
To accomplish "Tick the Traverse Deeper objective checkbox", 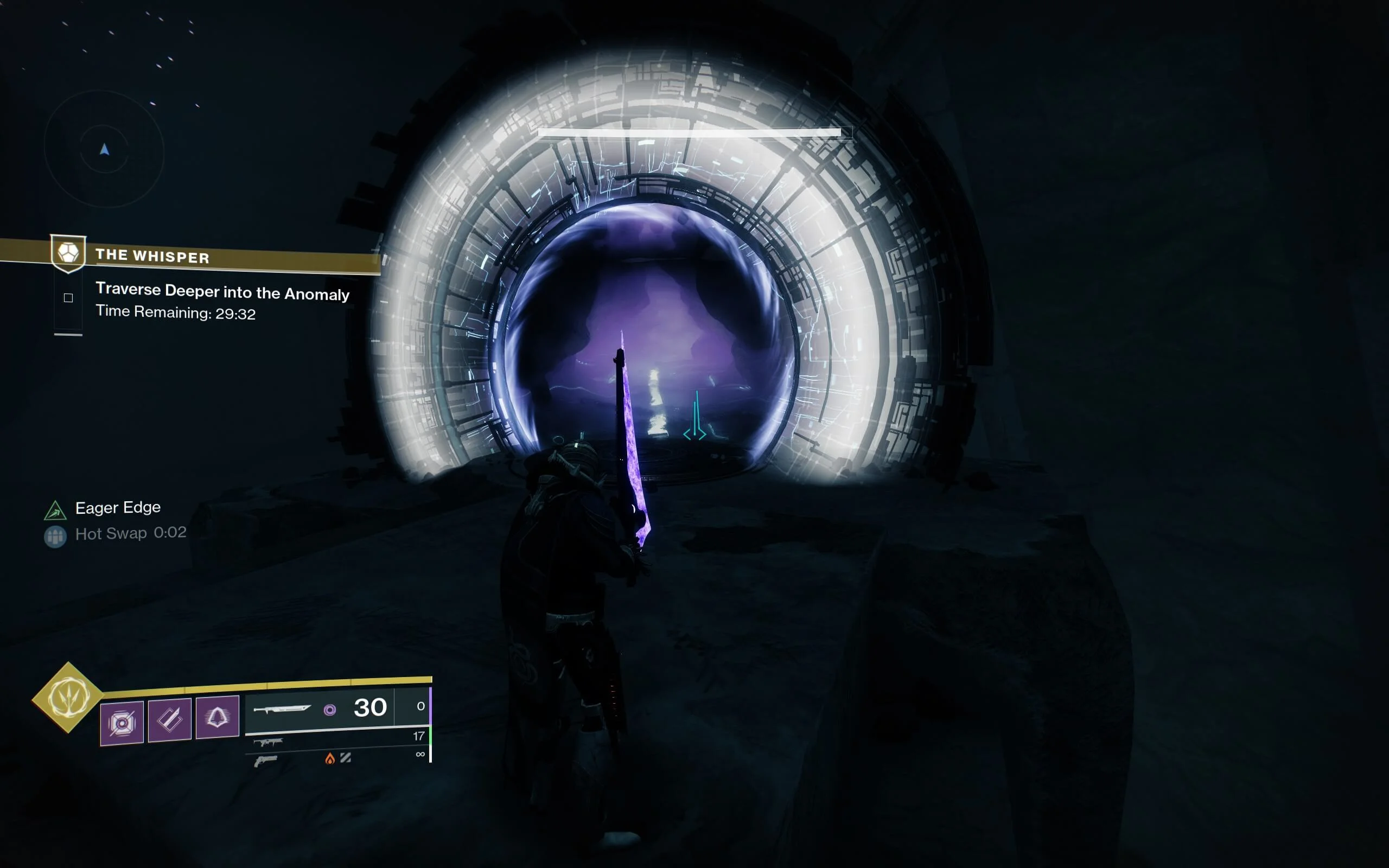I will coord(68,297).
